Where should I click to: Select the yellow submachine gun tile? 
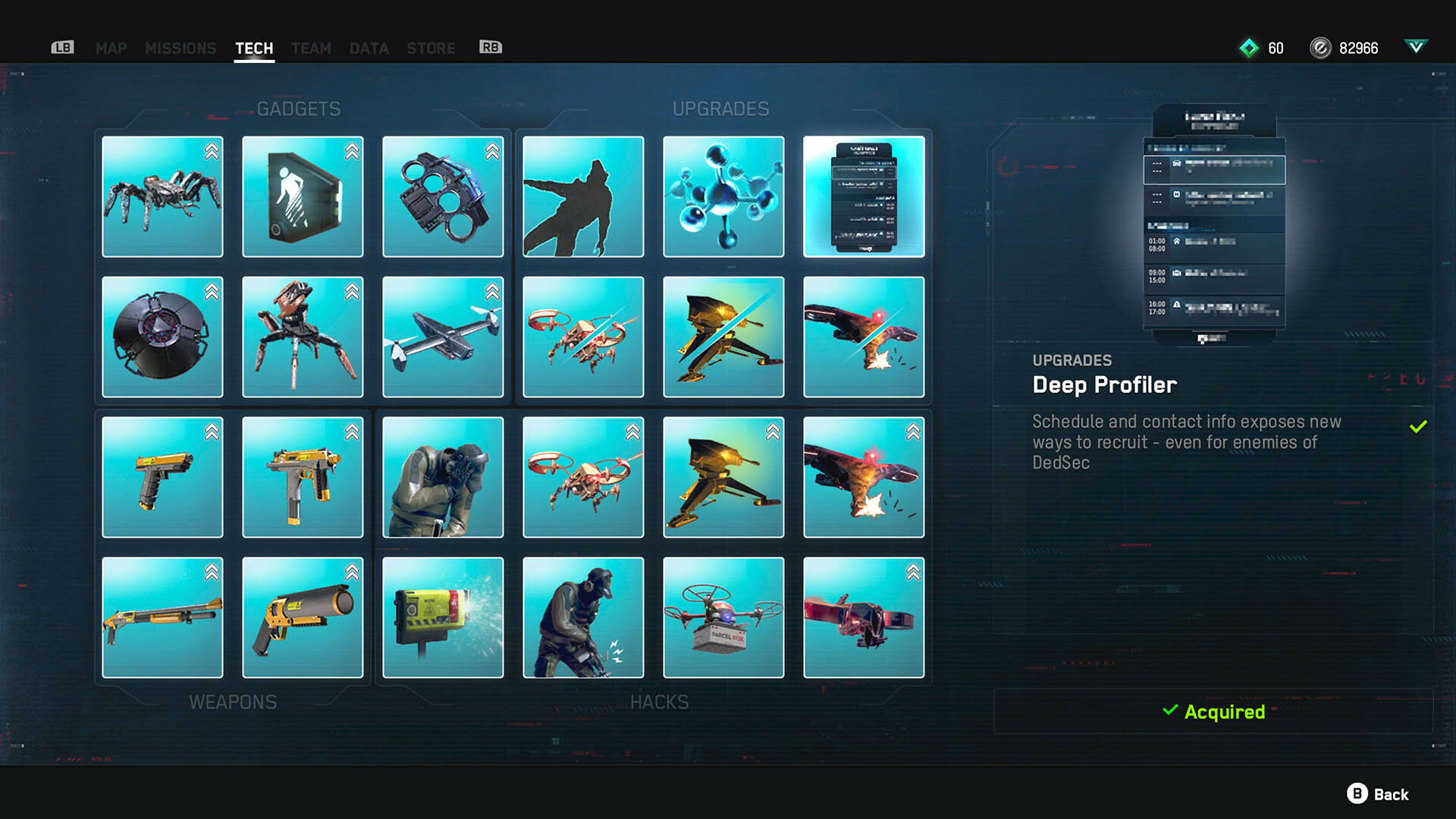pos(303,477)
